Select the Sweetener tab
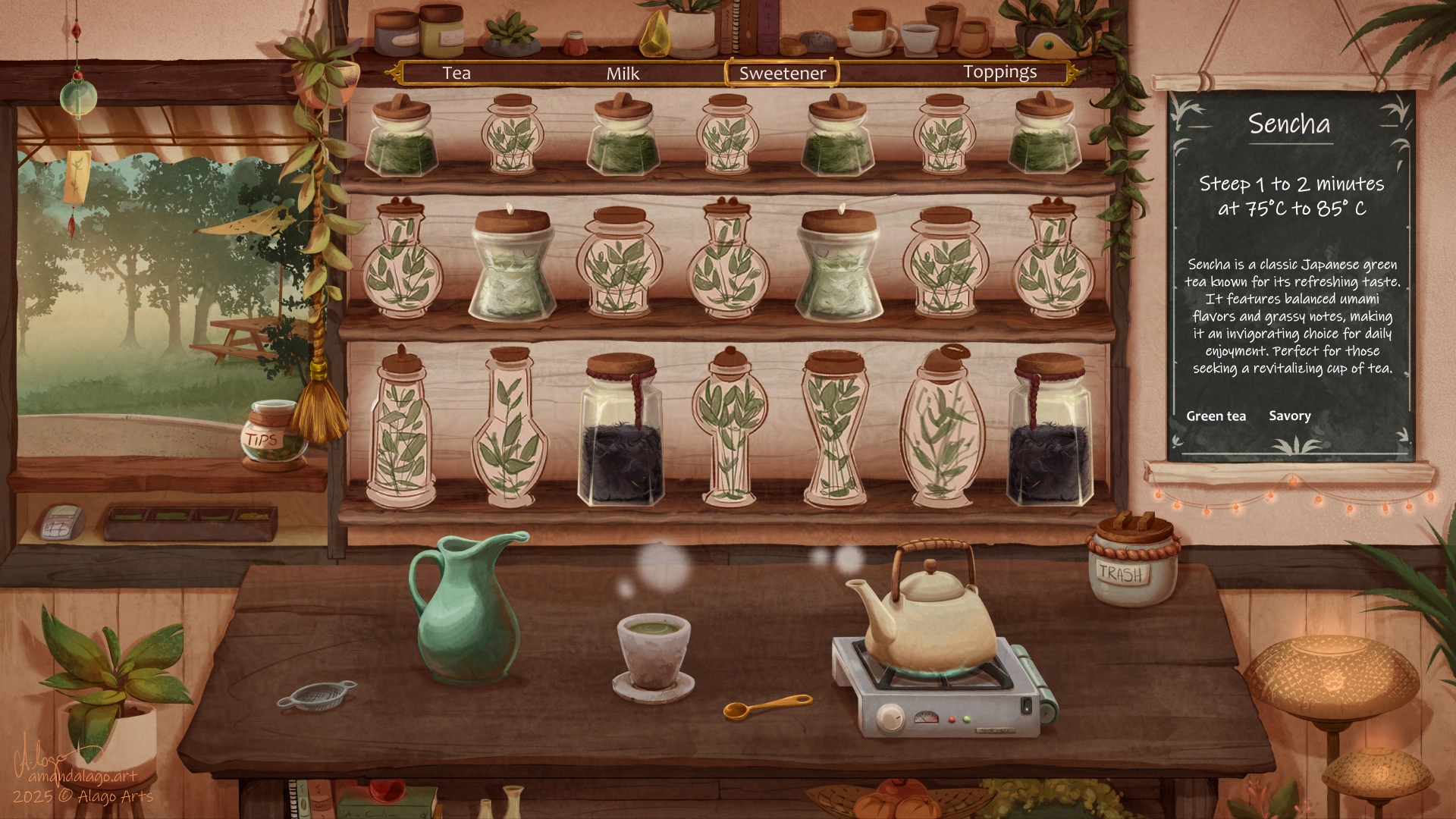This screenshot has width=1456, height=819. [782, 74]
